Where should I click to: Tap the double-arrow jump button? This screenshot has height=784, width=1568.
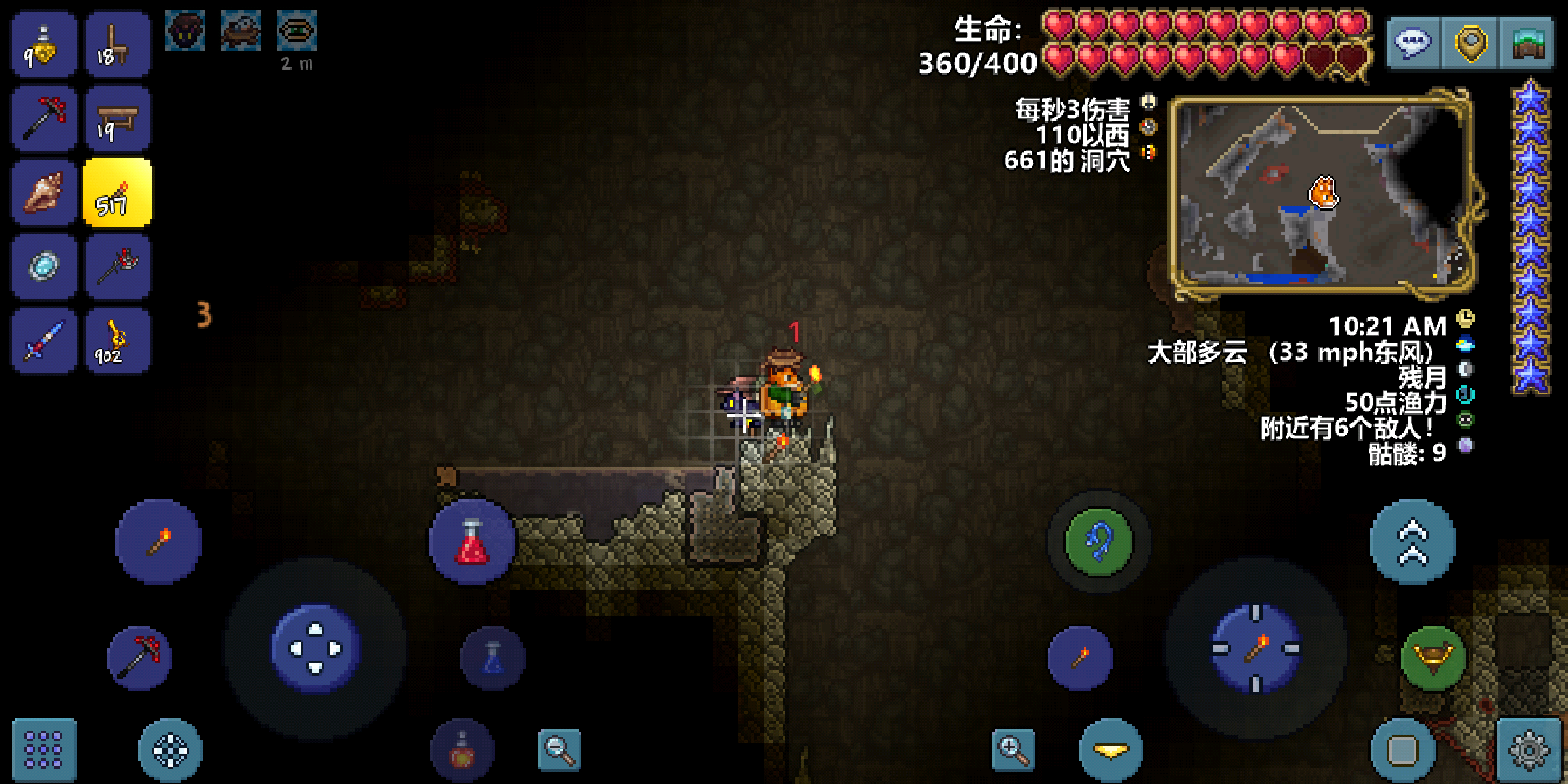tap(1413, 542)
